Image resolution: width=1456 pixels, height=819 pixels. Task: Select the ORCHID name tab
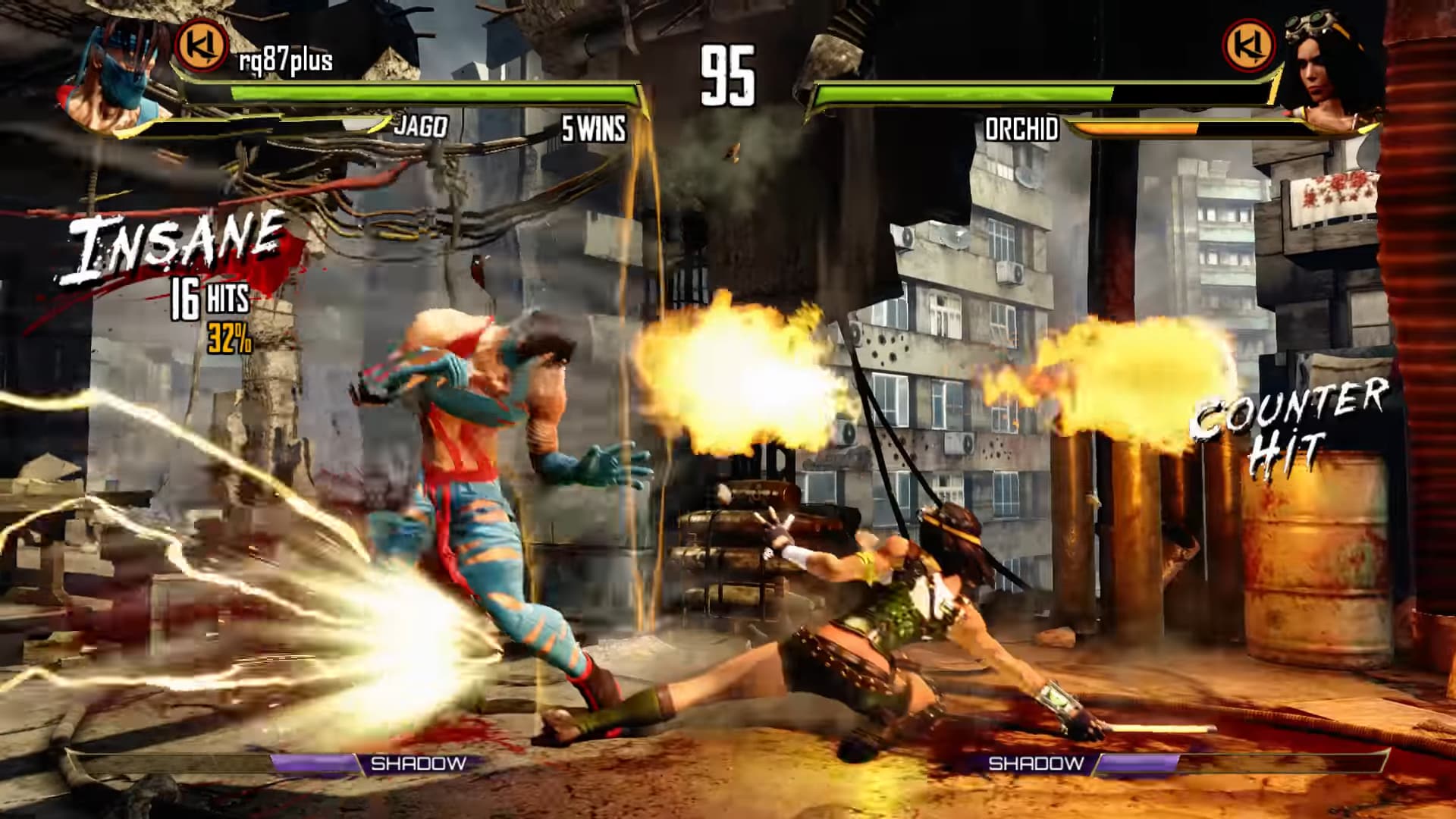(x=1022, y=127)
